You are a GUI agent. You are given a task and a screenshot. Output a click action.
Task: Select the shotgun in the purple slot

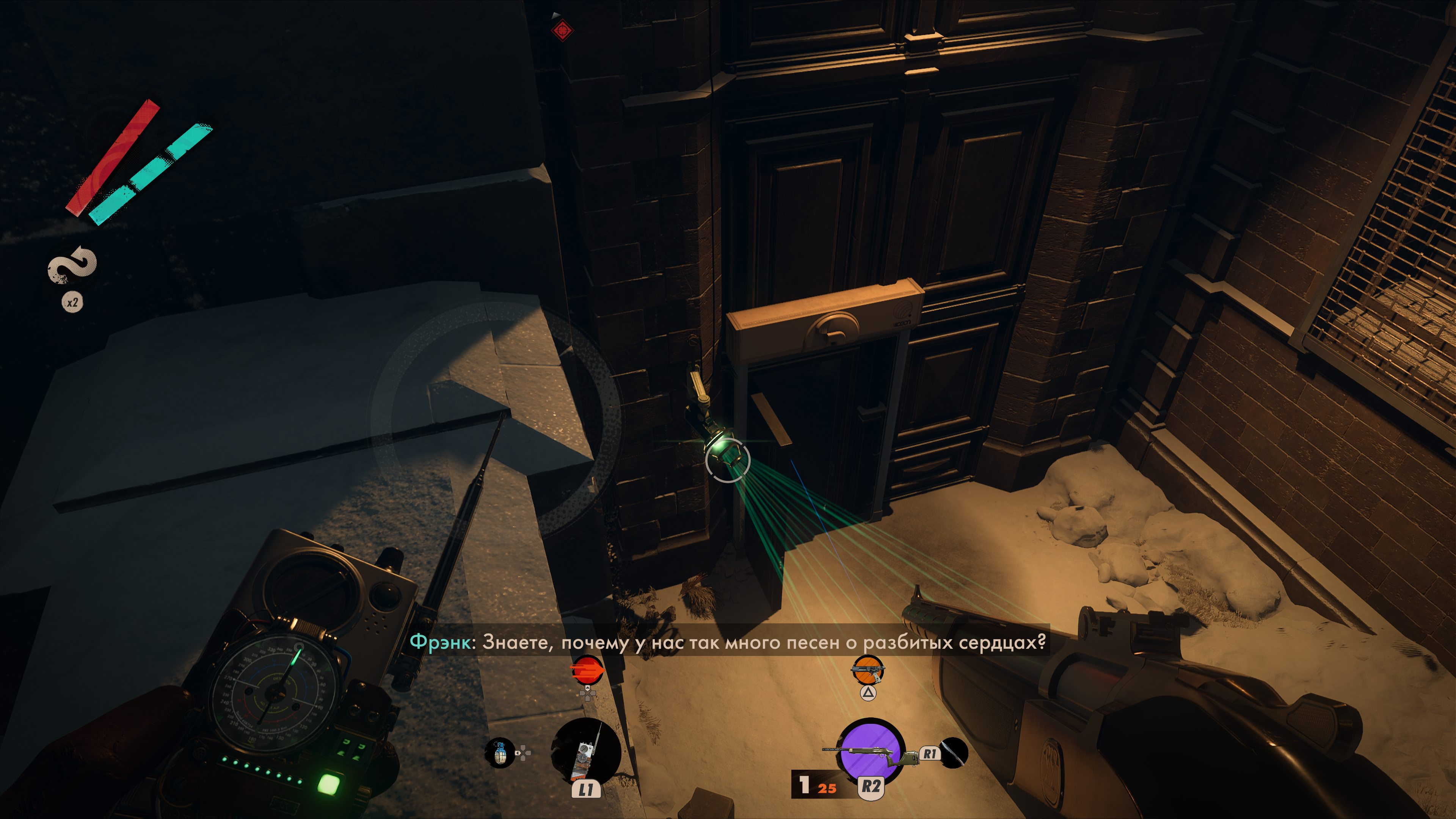871,752
